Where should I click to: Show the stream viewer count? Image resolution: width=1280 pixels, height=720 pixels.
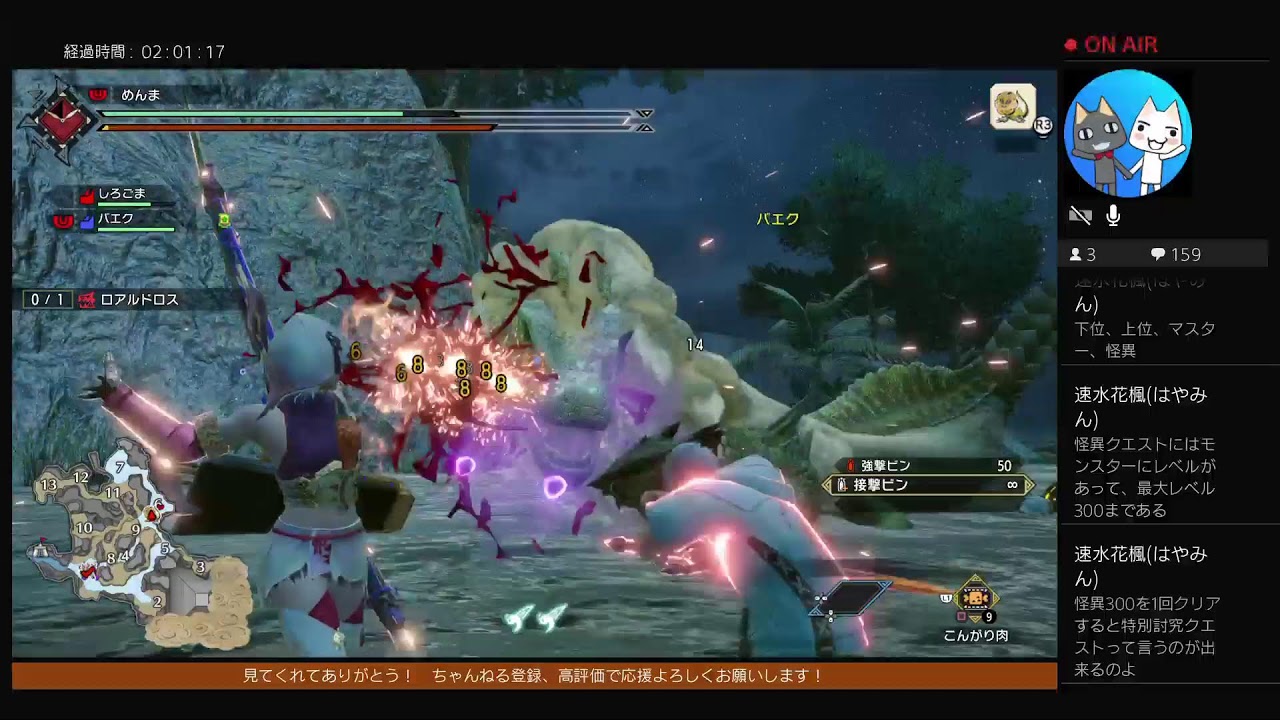pyautogui.click(x=1085, y=254)
